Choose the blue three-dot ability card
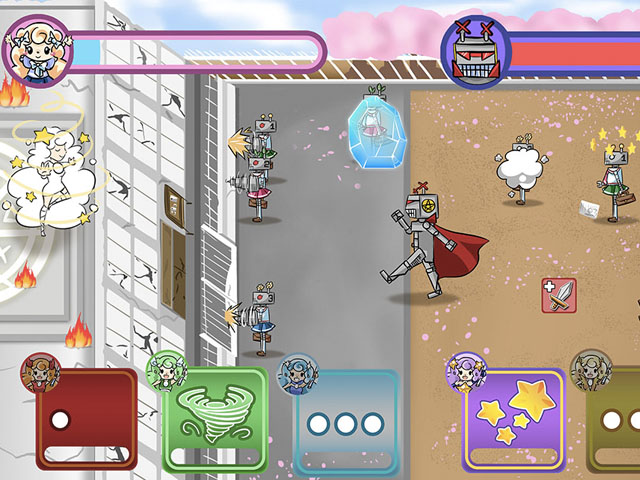640x480 pixels. click(x=346, y=422)
